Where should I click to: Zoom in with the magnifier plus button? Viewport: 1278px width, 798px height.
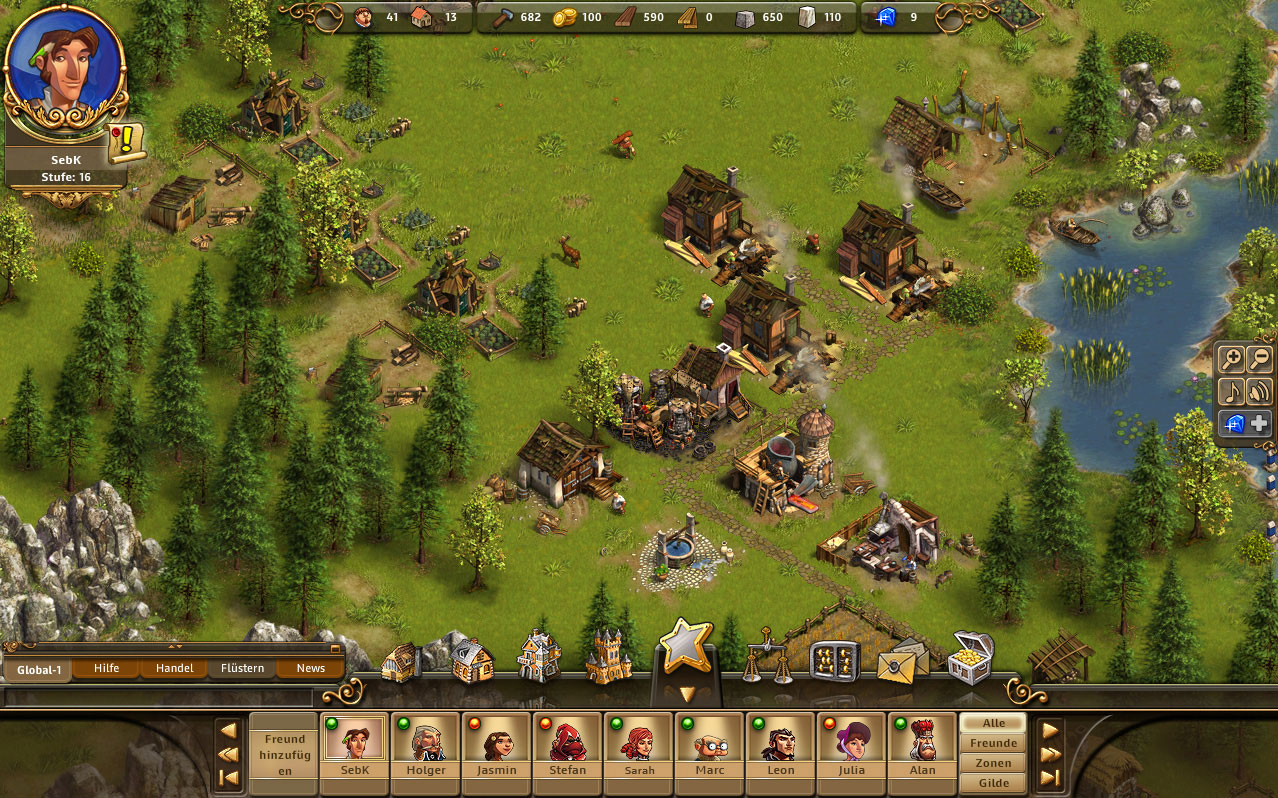(1231, 360)
